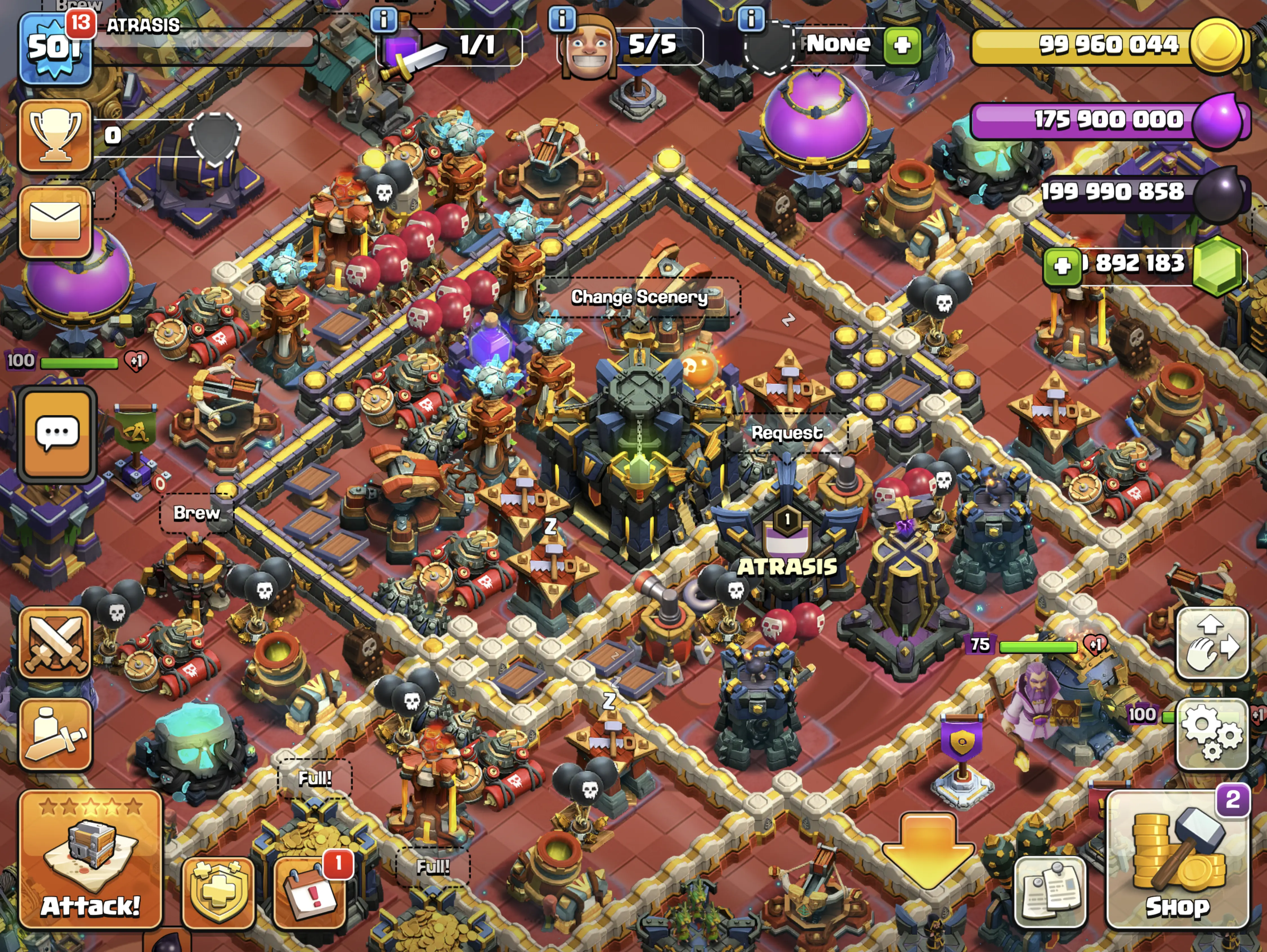Open the chat speech bubble panel
This screenshot has height=952, width=1267.
[57, 433]
